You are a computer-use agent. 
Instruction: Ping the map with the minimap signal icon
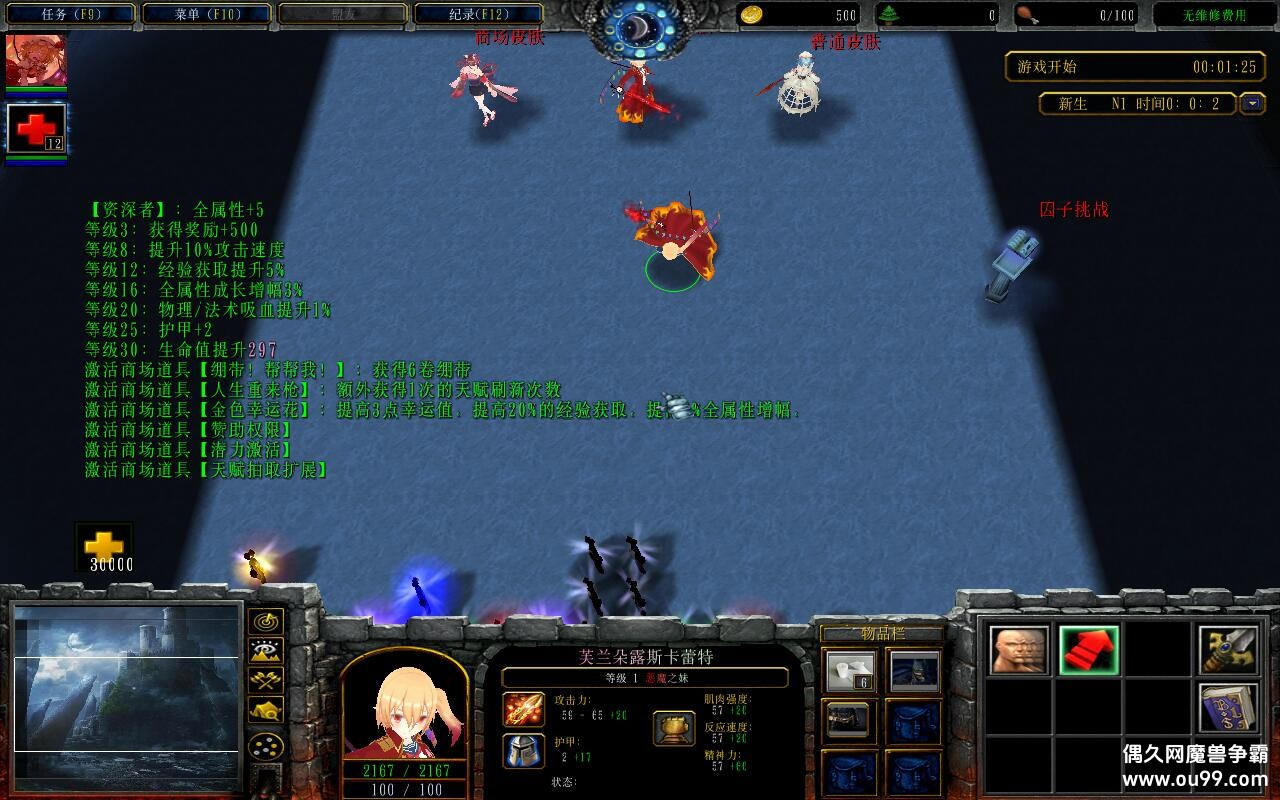[x=265, y=623]
